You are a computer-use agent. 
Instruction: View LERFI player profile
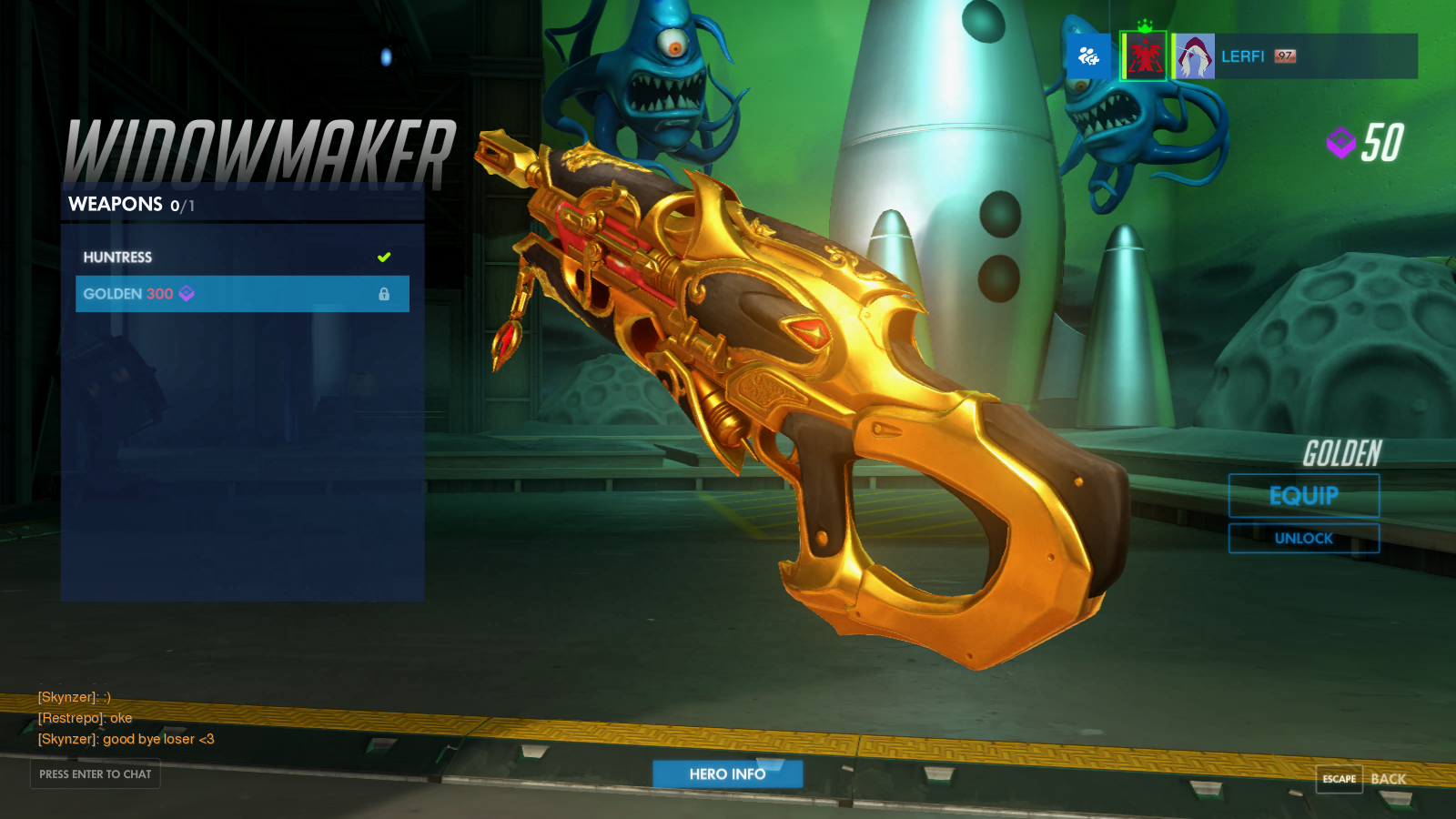tap(1243, 56)
